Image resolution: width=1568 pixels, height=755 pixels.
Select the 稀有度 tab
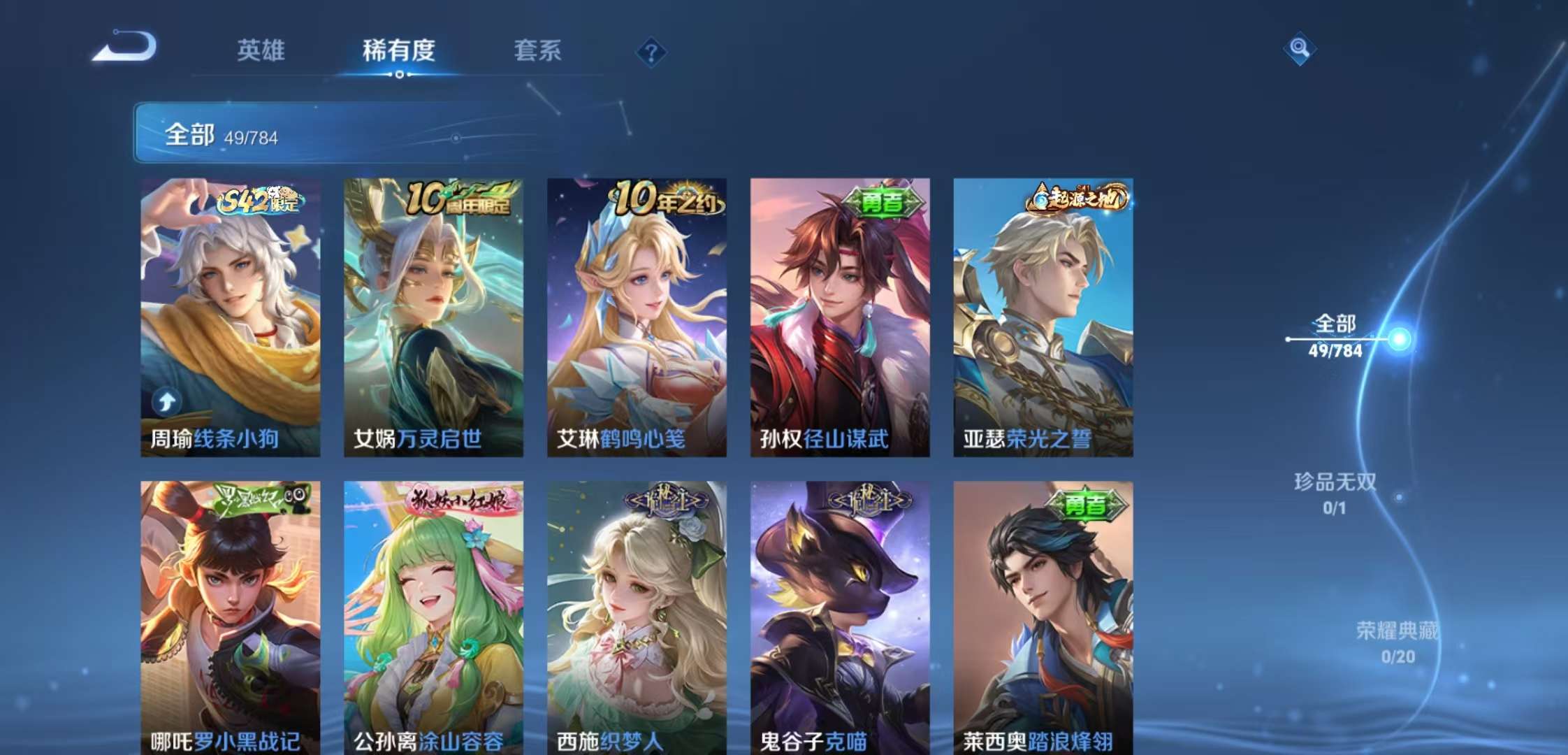point(399,50)
